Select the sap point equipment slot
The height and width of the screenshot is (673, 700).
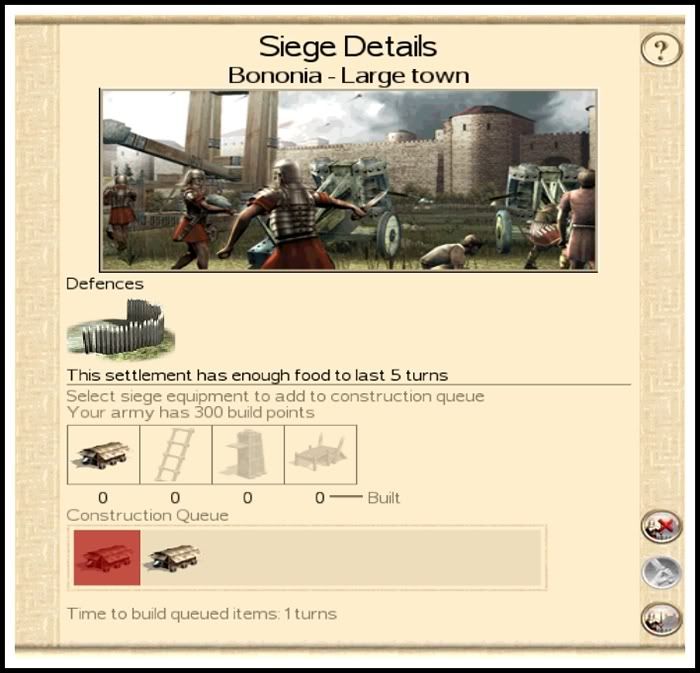[320, 455]
